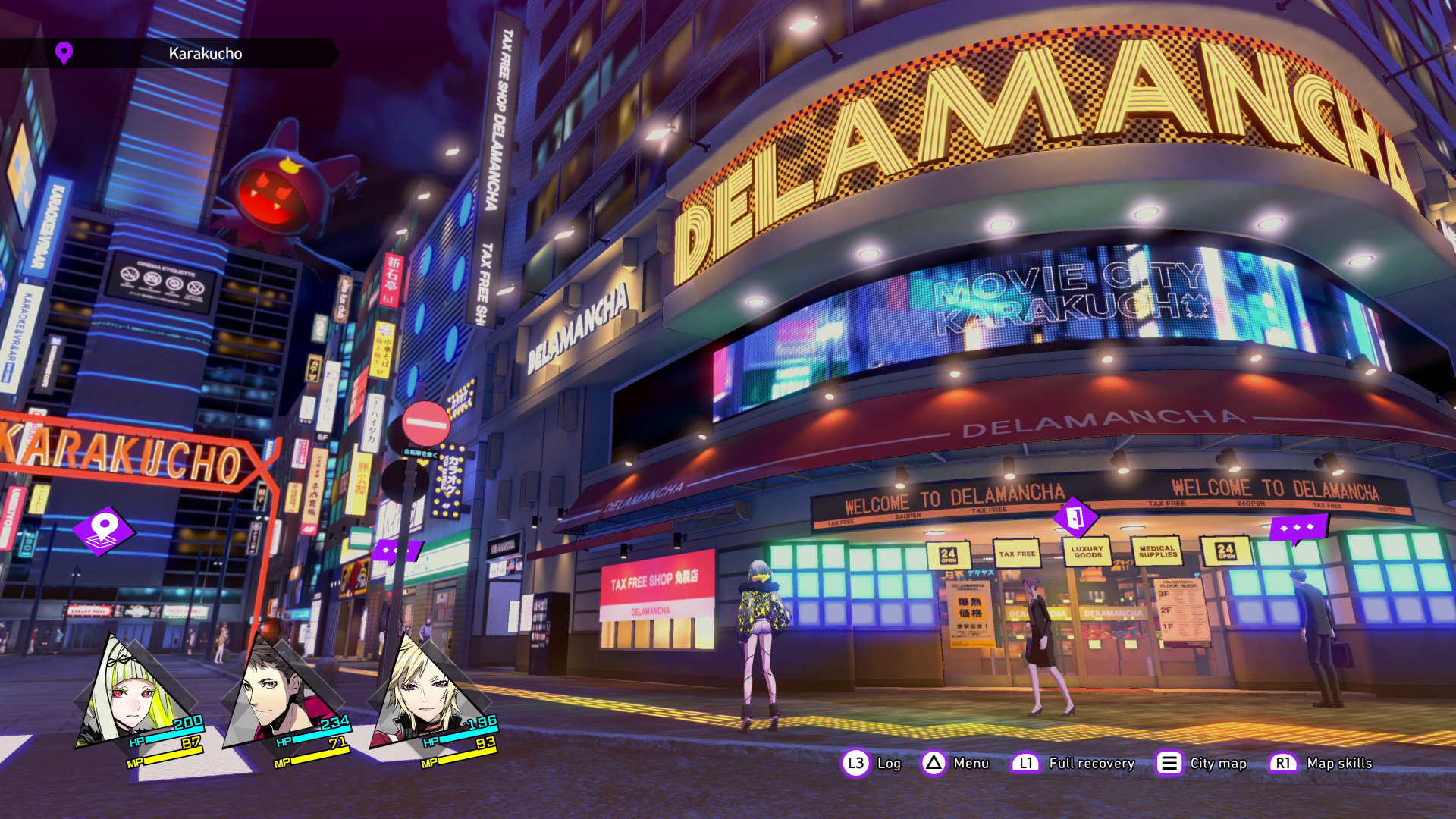Open the Menu option

click(955, 763)
